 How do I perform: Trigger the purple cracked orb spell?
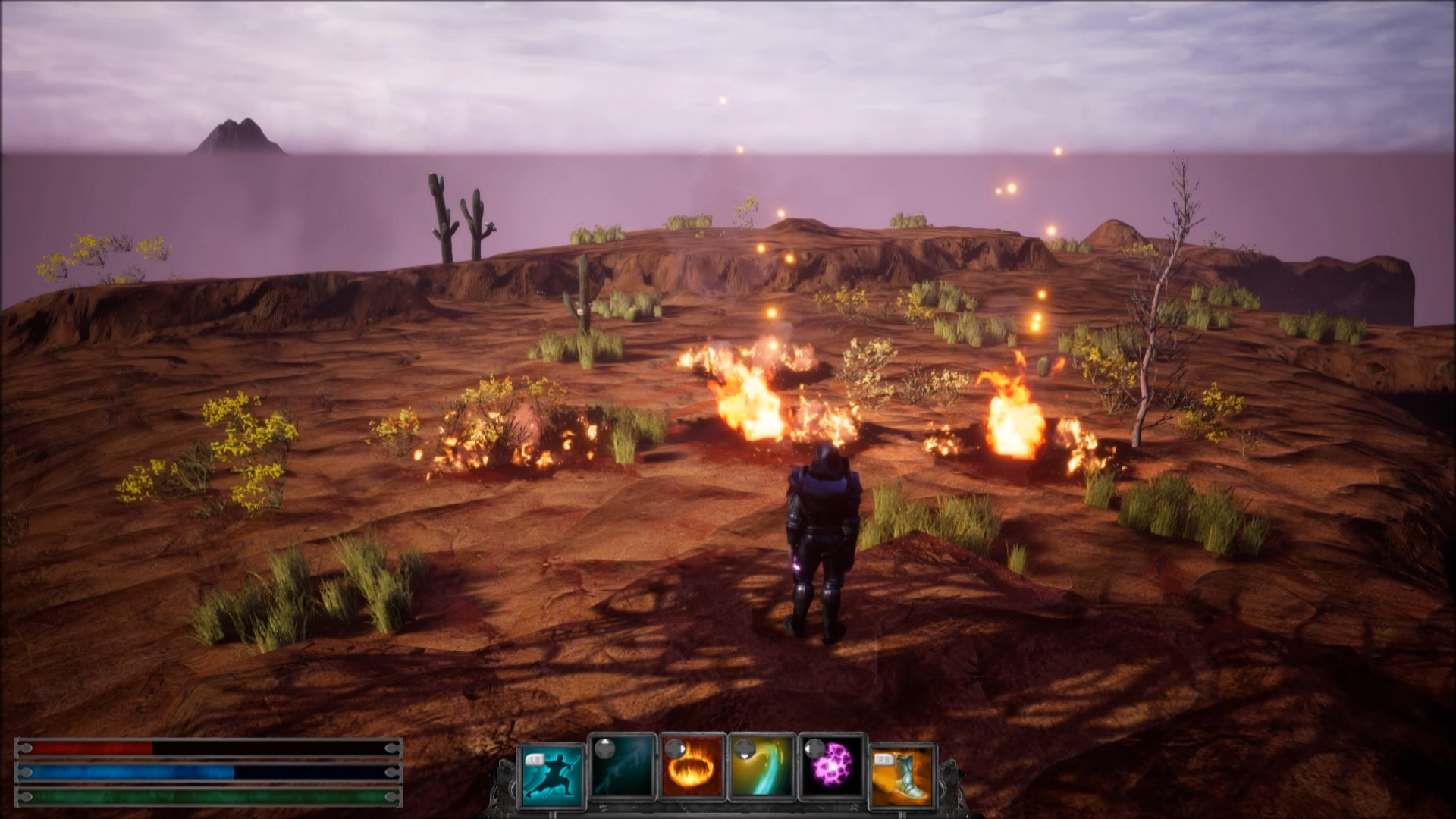830,767
